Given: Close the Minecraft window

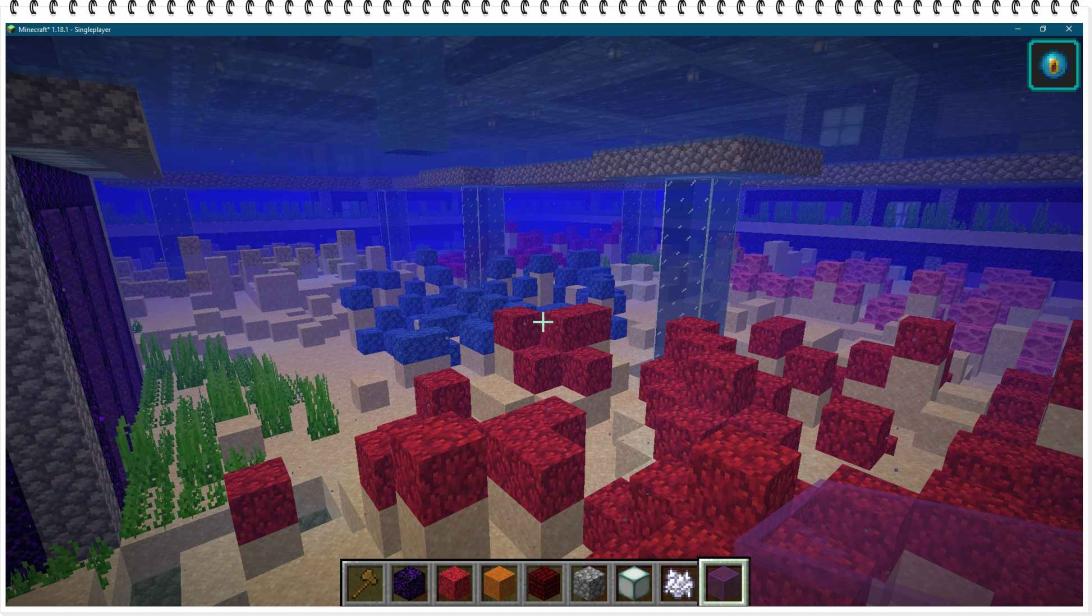Looking at the screenshot, I should [x=1069, y=29].
